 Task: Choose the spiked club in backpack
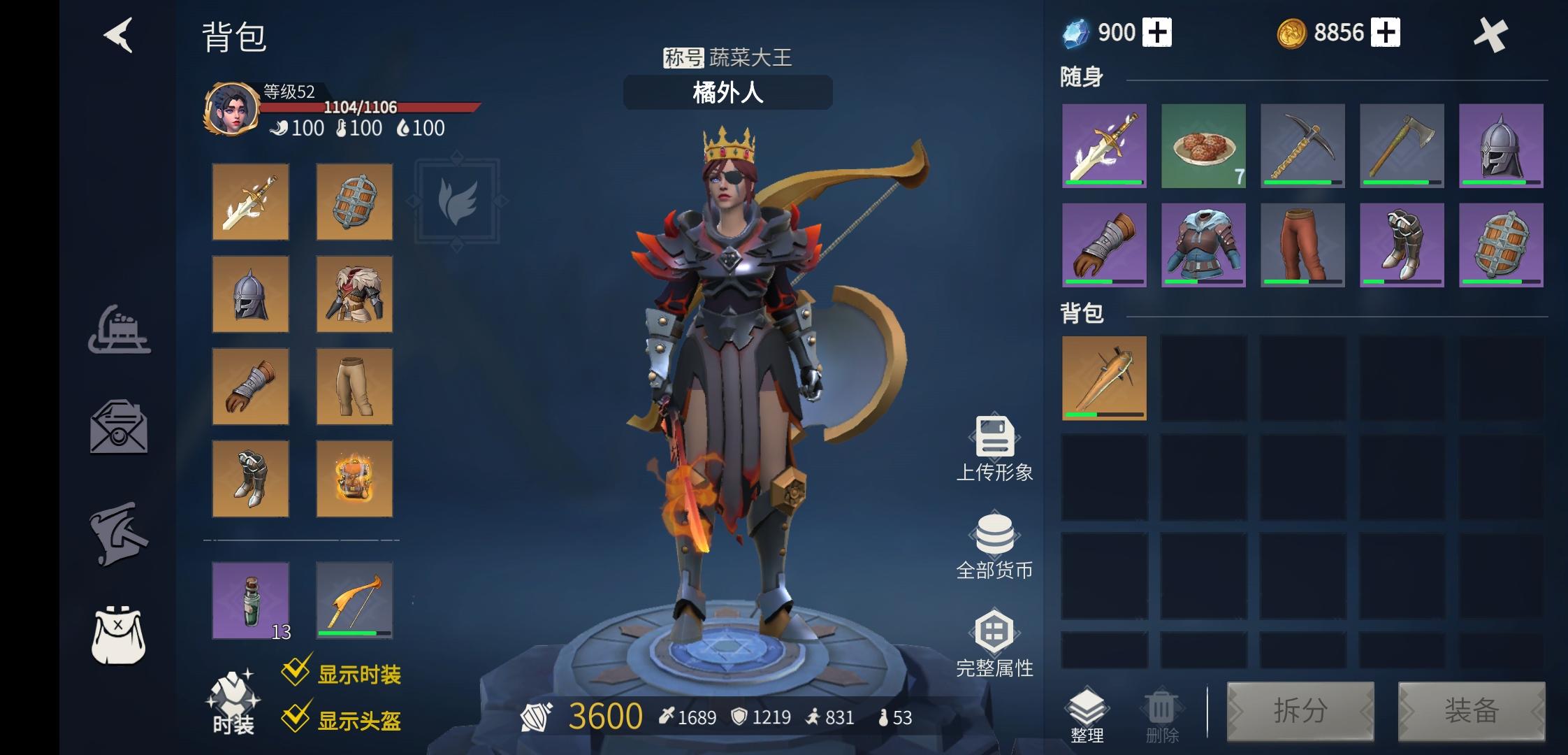[1104, 378]
